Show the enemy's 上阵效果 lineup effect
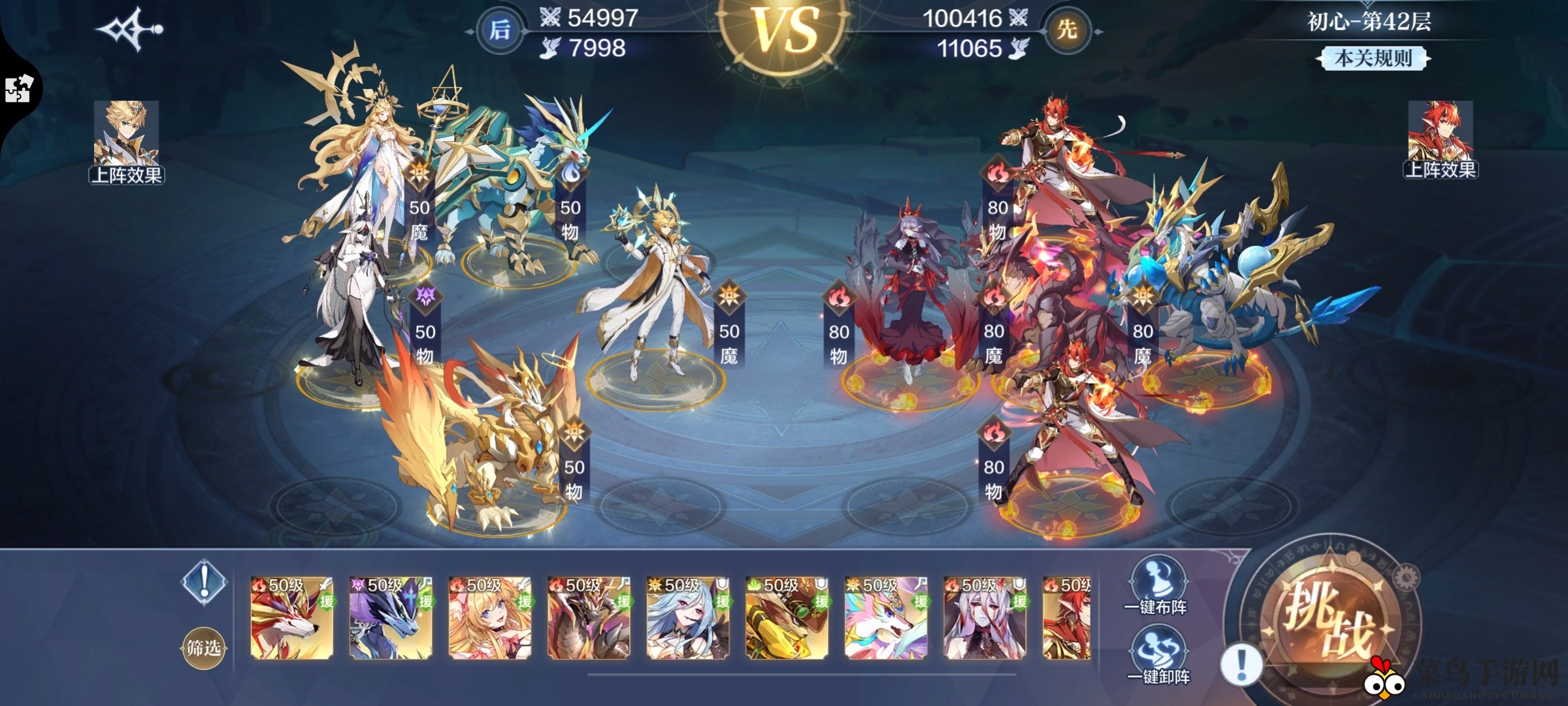The image size is (1568, 706). [1440, 140]
